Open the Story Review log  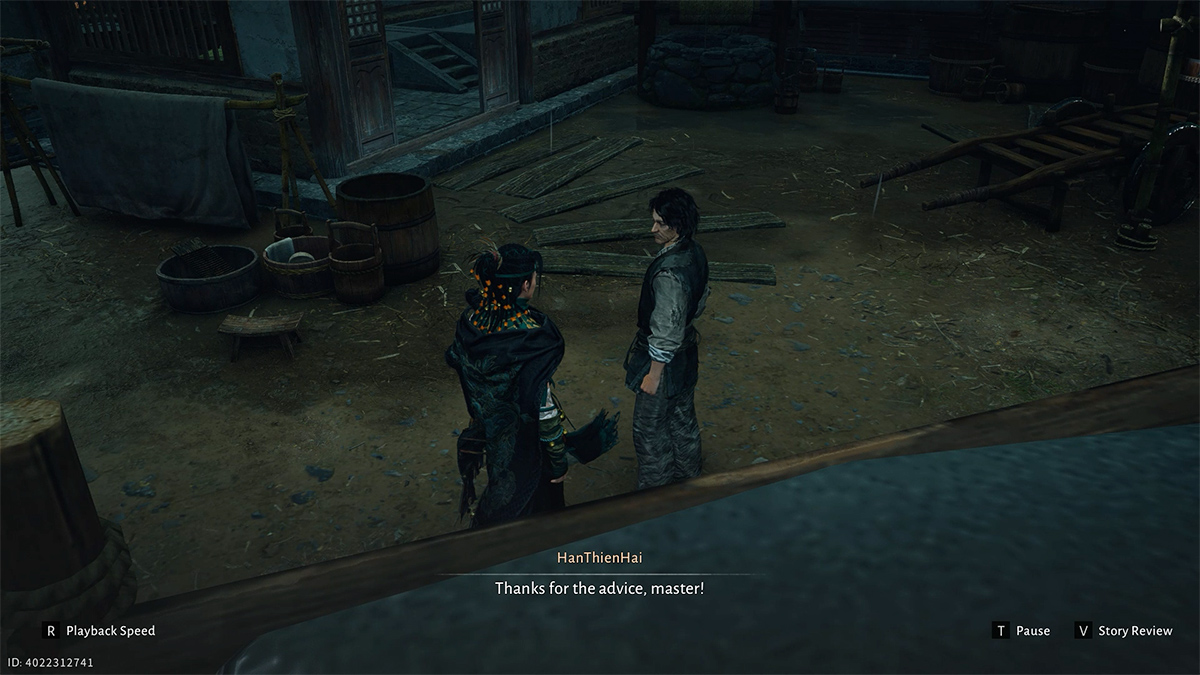pos(1134,631)
